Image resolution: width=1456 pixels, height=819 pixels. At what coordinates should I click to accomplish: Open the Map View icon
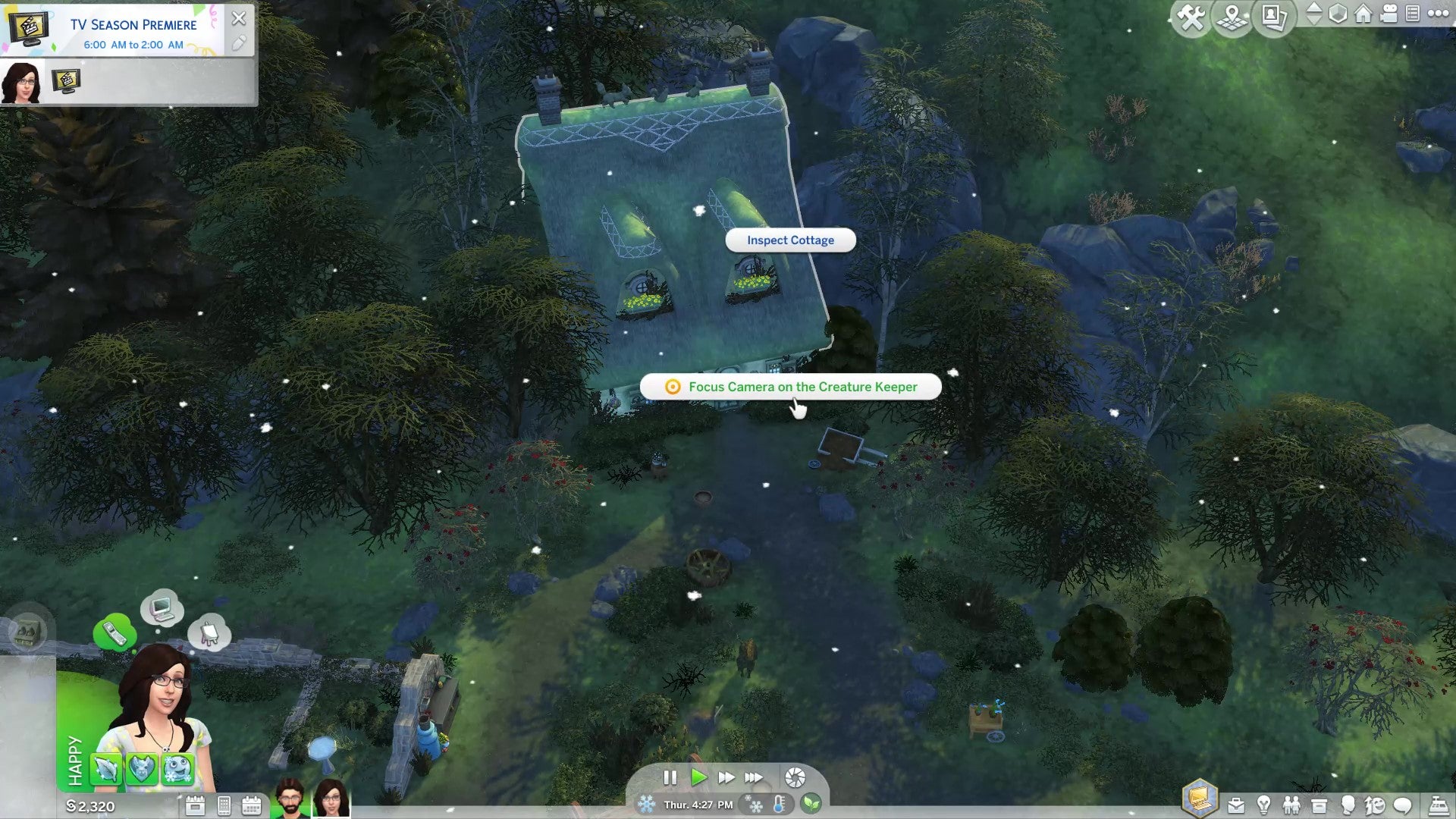pyautogui.click(x=1232, y=17)
